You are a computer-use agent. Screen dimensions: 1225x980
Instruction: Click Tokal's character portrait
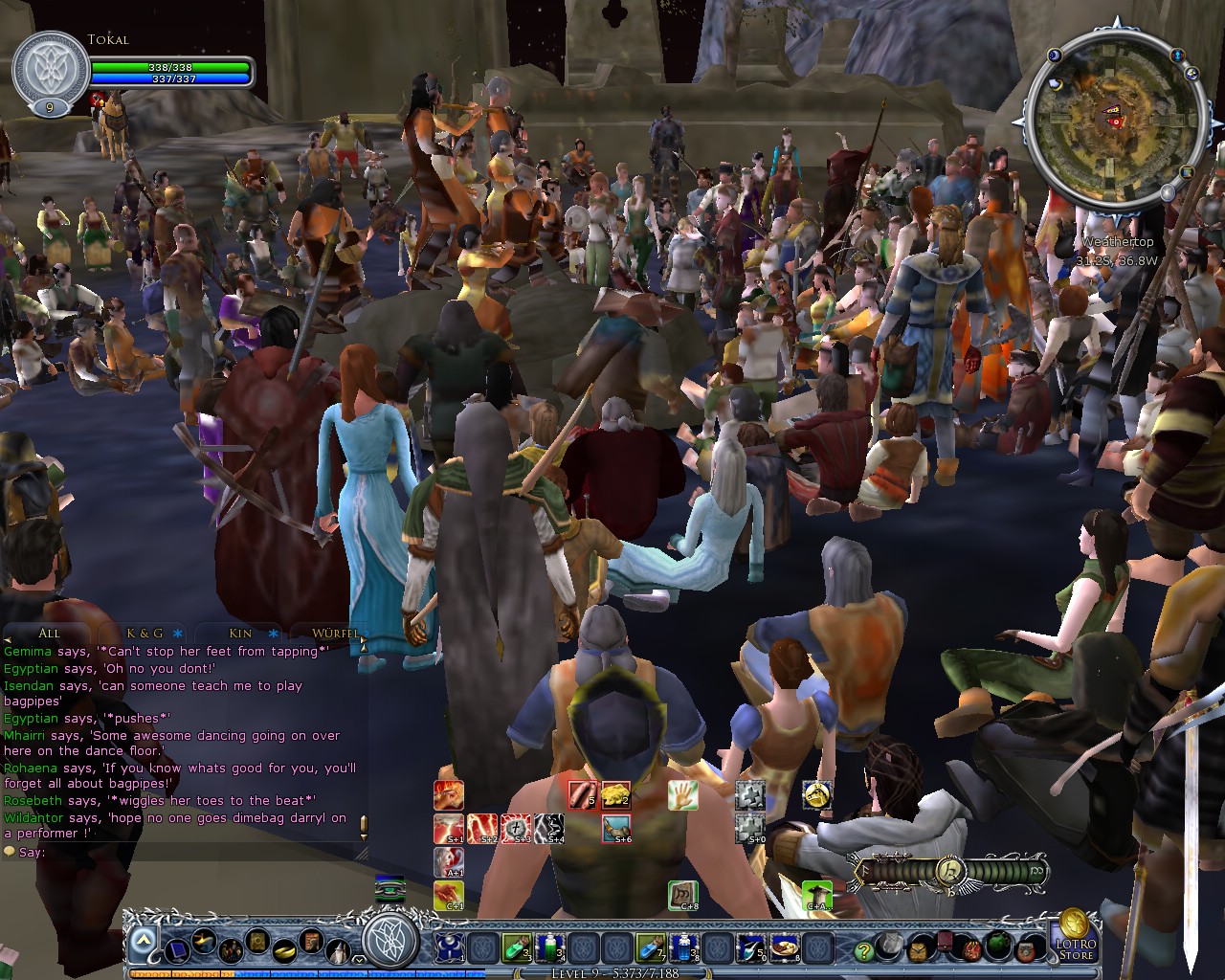pos(48,67)
